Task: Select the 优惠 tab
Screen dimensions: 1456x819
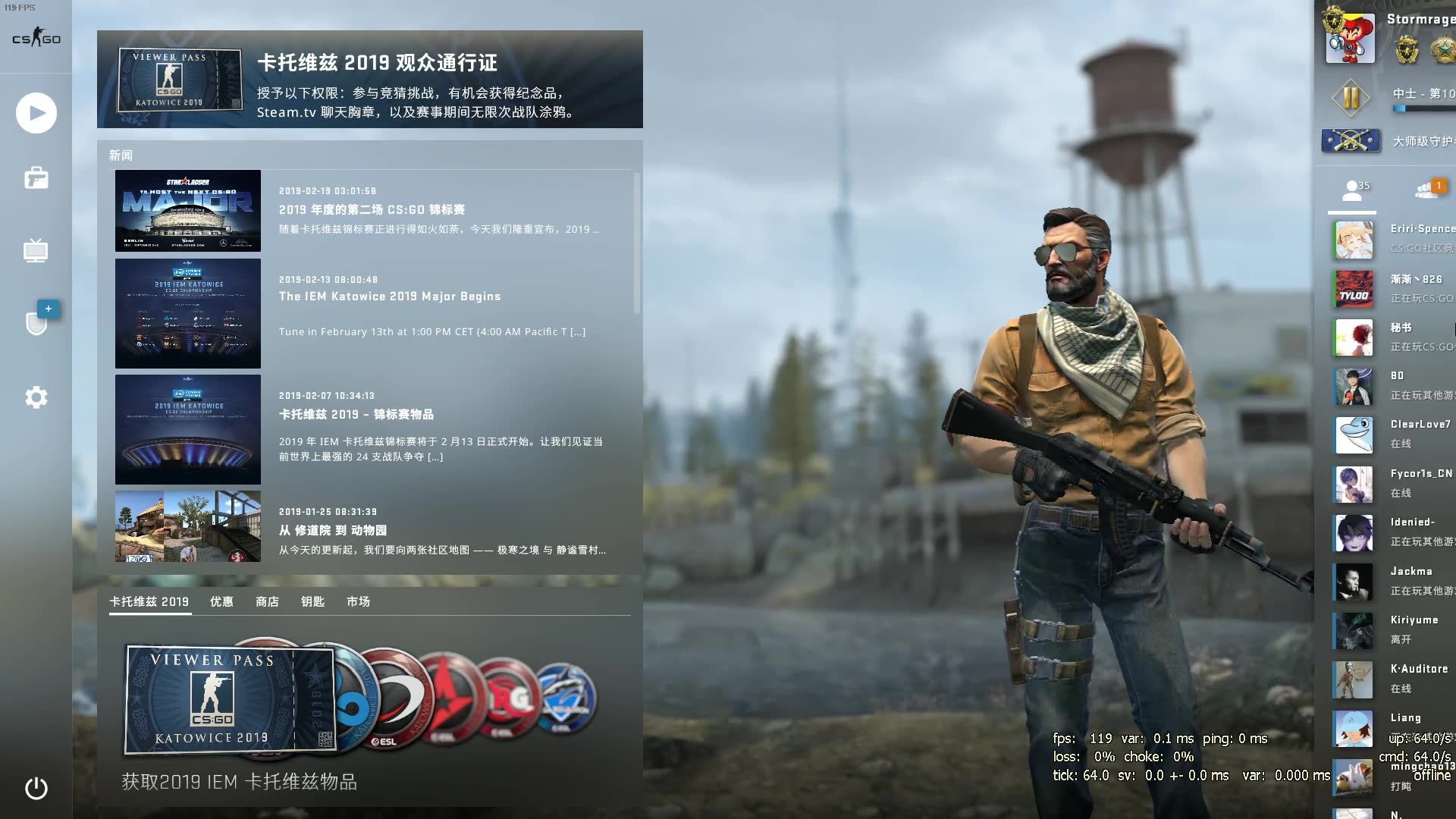Action: [x=221, y=601]
